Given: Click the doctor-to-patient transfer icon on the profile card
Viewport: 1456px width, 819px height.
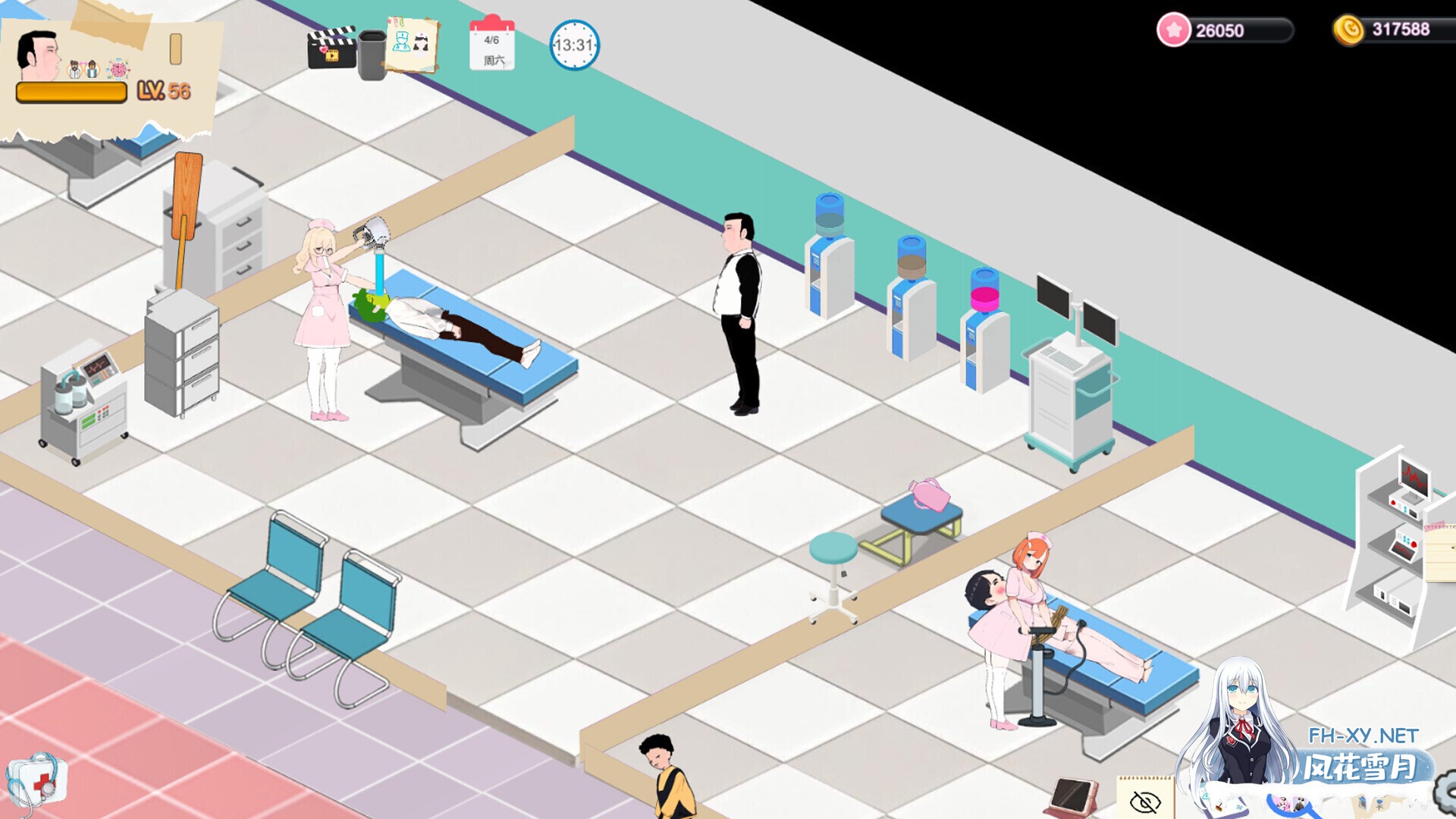Looking at the screenshot, I should (83, 69).
